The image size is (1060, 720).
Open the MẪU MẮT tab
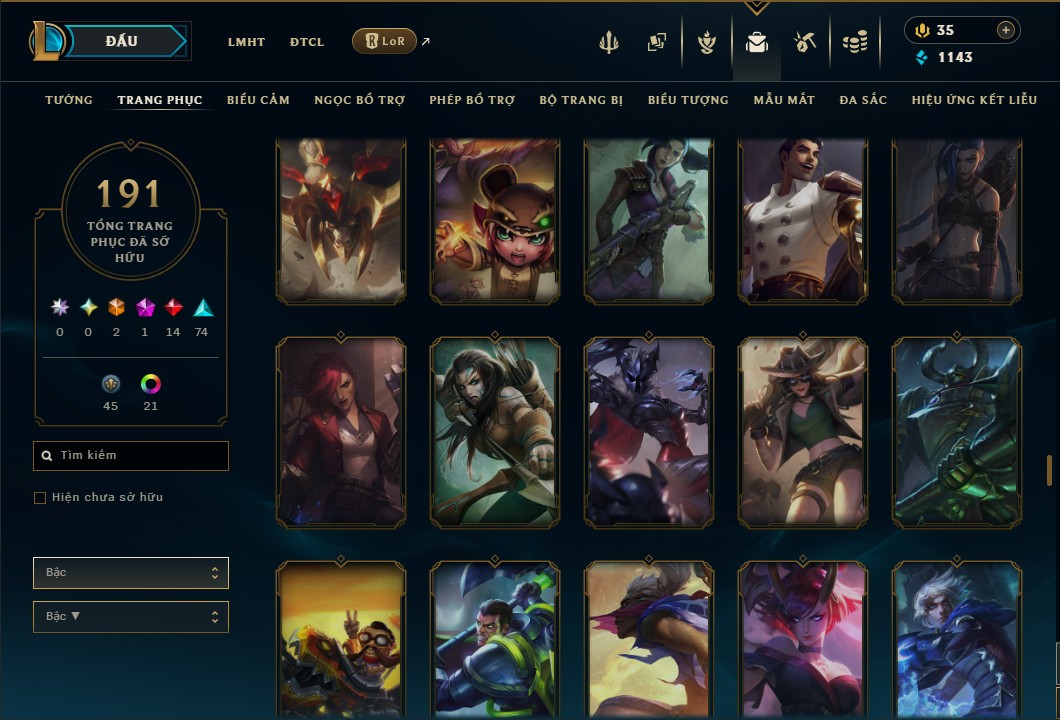784,100
